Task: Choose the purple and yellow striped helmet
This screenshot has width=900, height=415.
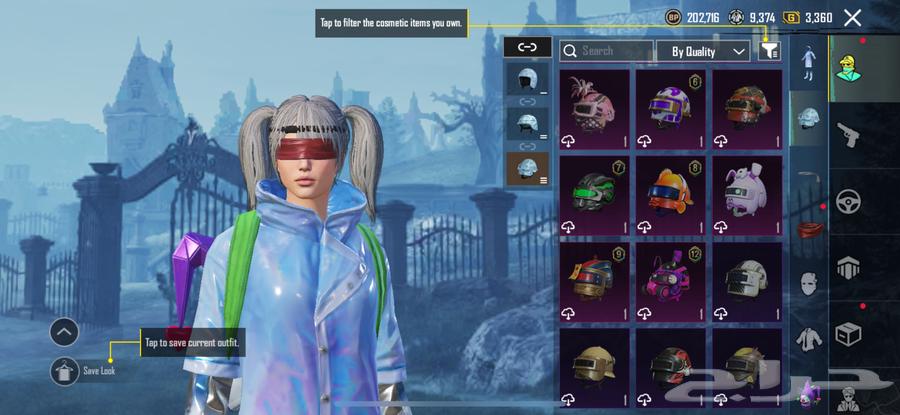Action: 670,108
